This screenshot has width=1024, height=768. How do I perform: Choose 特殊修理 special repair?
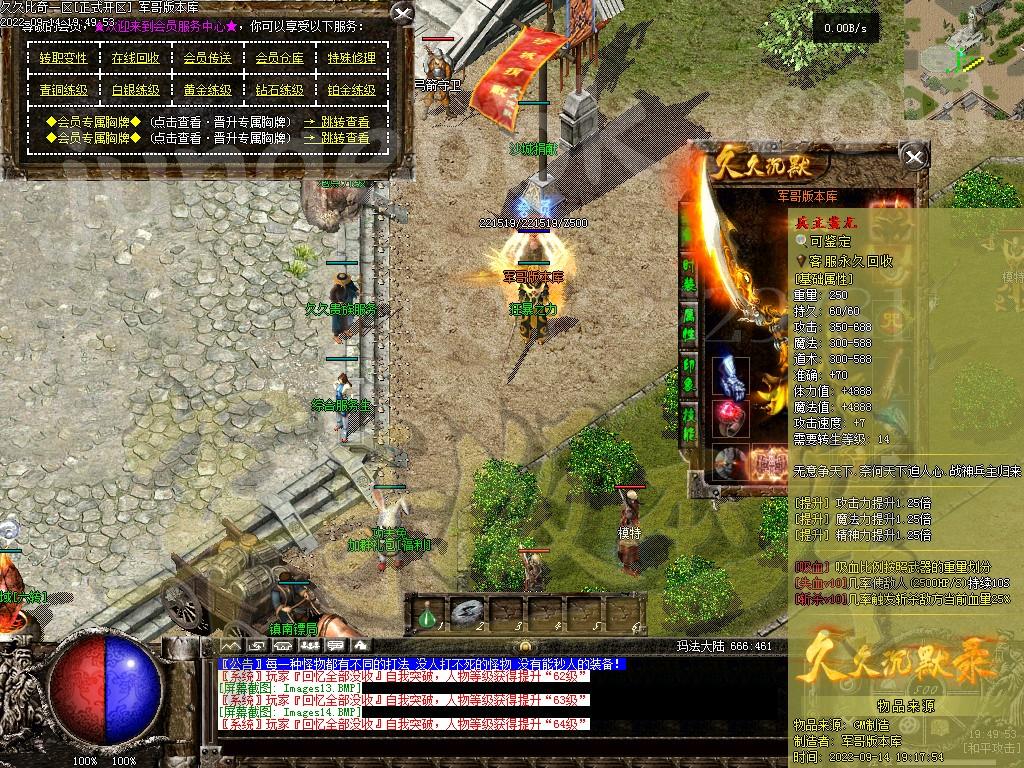point(351,58)
